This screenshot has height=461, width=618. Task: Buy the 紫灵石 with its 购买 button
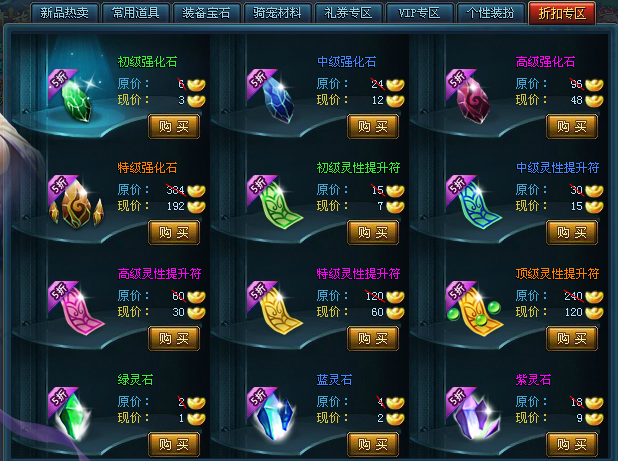pyautogui.click(x=572, y=443)
